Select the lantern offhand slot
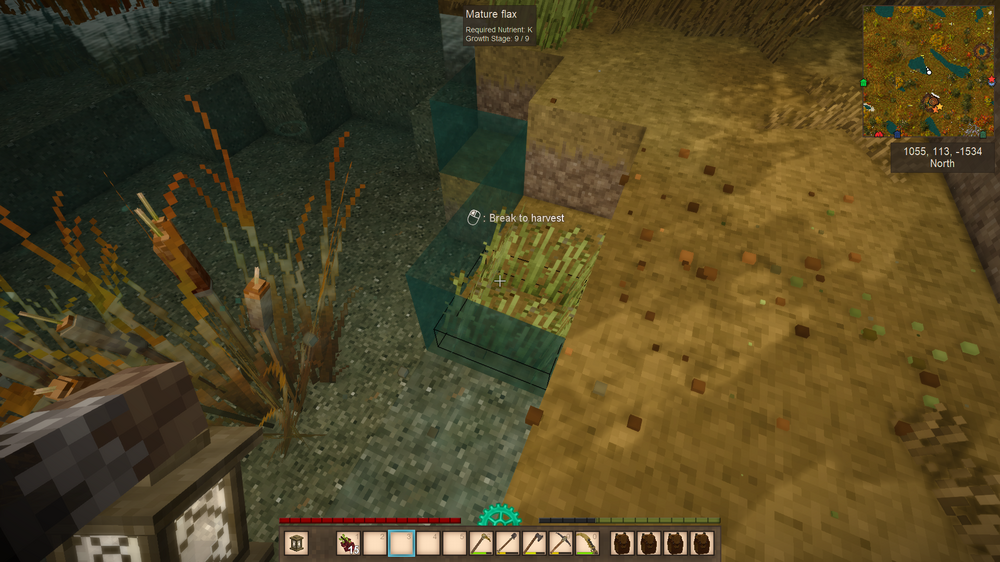Viewport: 1000px width, 562px height. pos(296,543)
